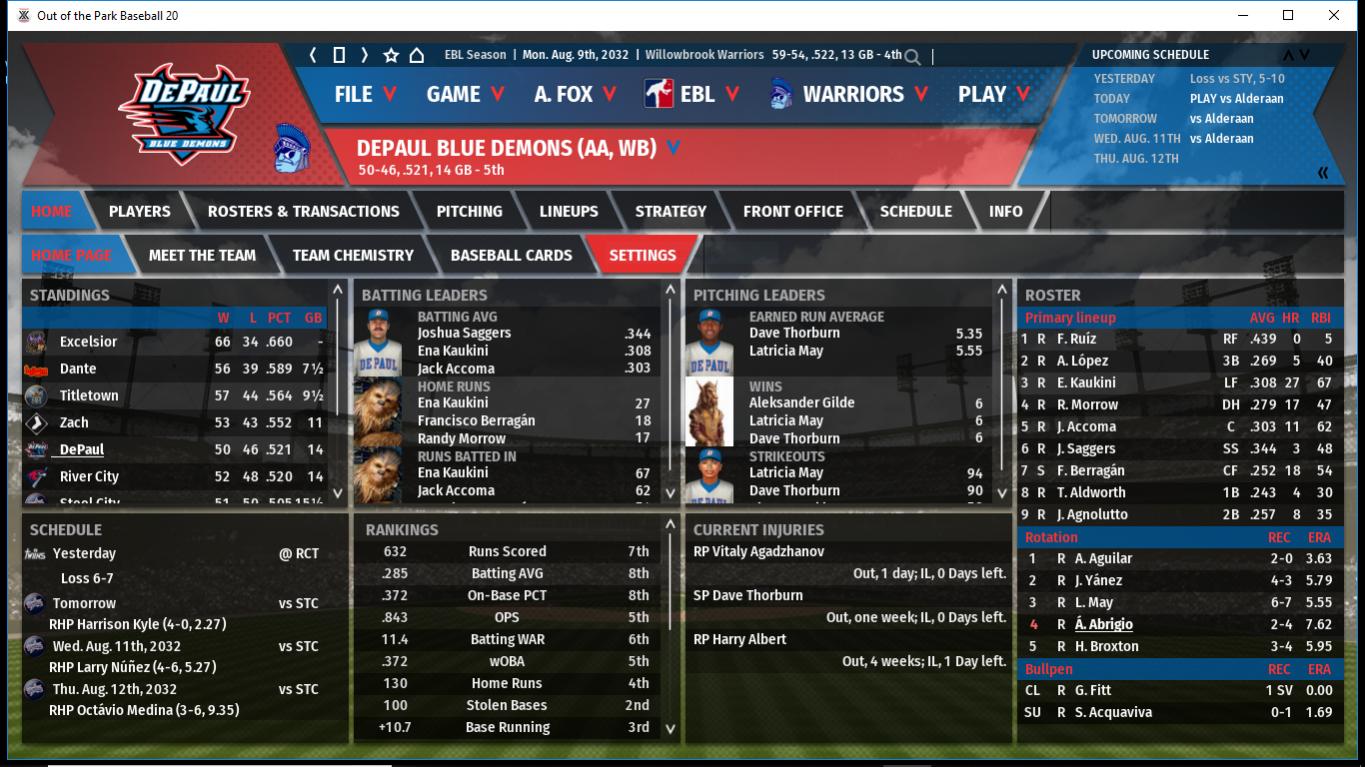Show the SCHEDULE tab
Screen dimensions: 1365x767
pos(915,211)
